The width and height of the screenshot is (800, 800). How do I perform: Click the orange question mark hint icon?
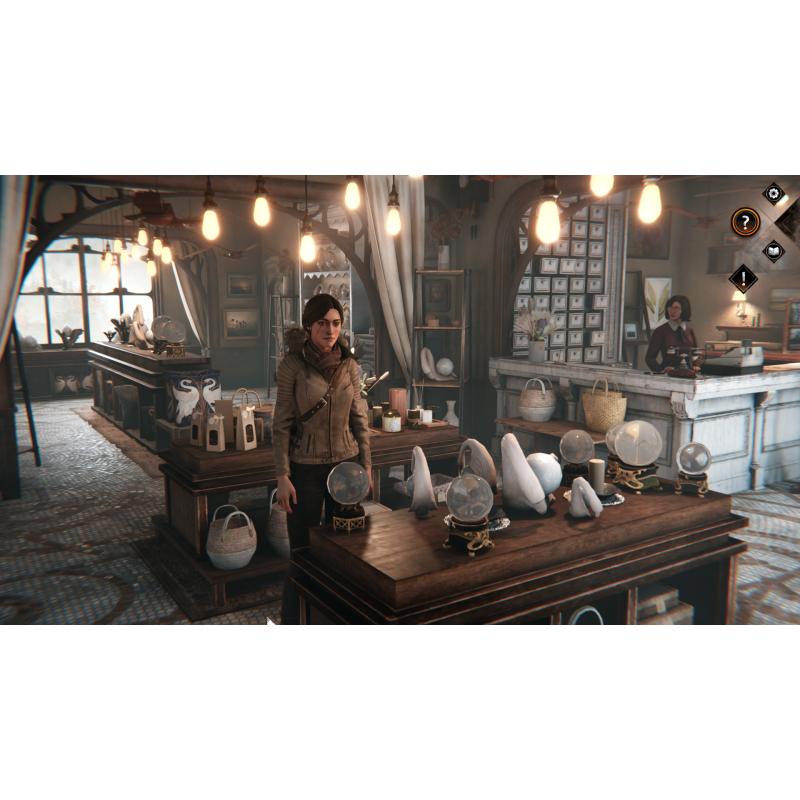point(745,221)
